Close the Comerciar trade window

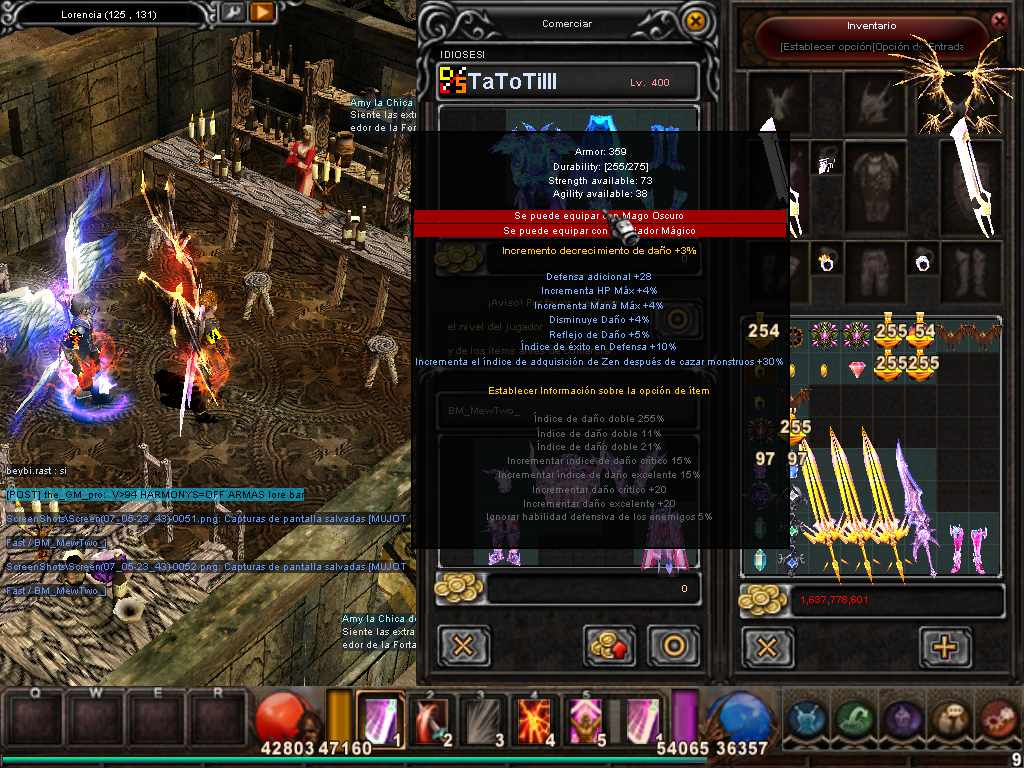click(x=696, y=21)
